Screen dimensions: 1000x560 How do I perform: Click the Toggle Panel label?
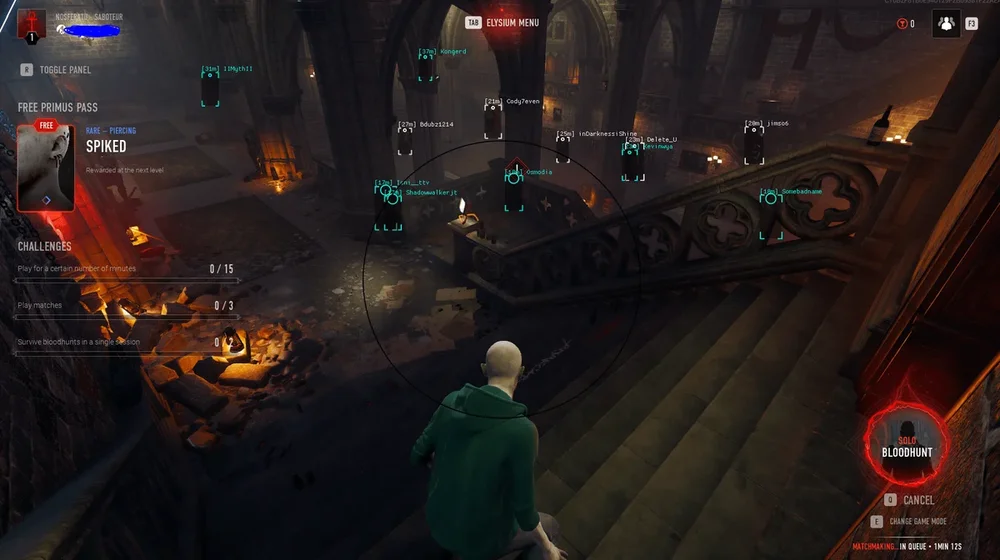[x=65, y=70]
